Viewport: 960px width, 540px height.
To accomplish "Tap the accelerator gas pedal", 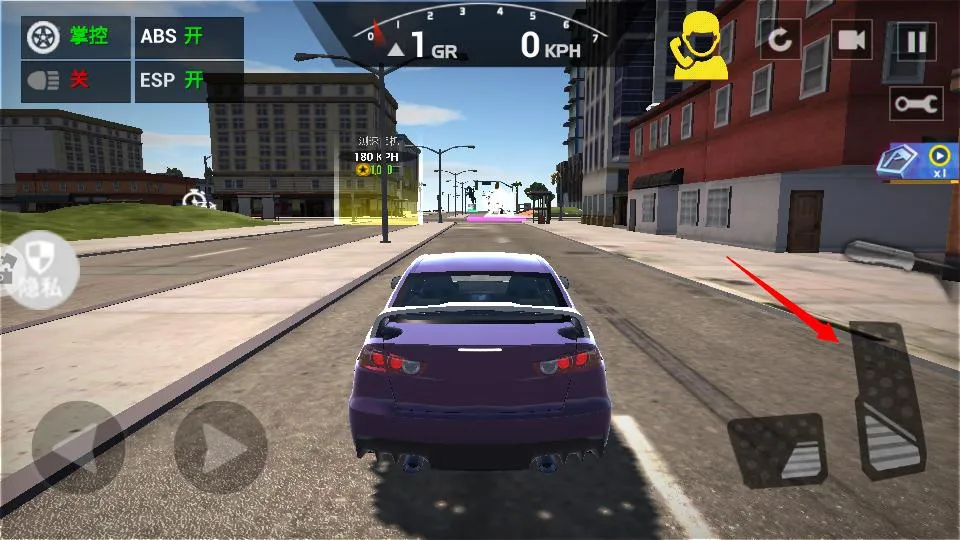I will (x=886, y=400).
